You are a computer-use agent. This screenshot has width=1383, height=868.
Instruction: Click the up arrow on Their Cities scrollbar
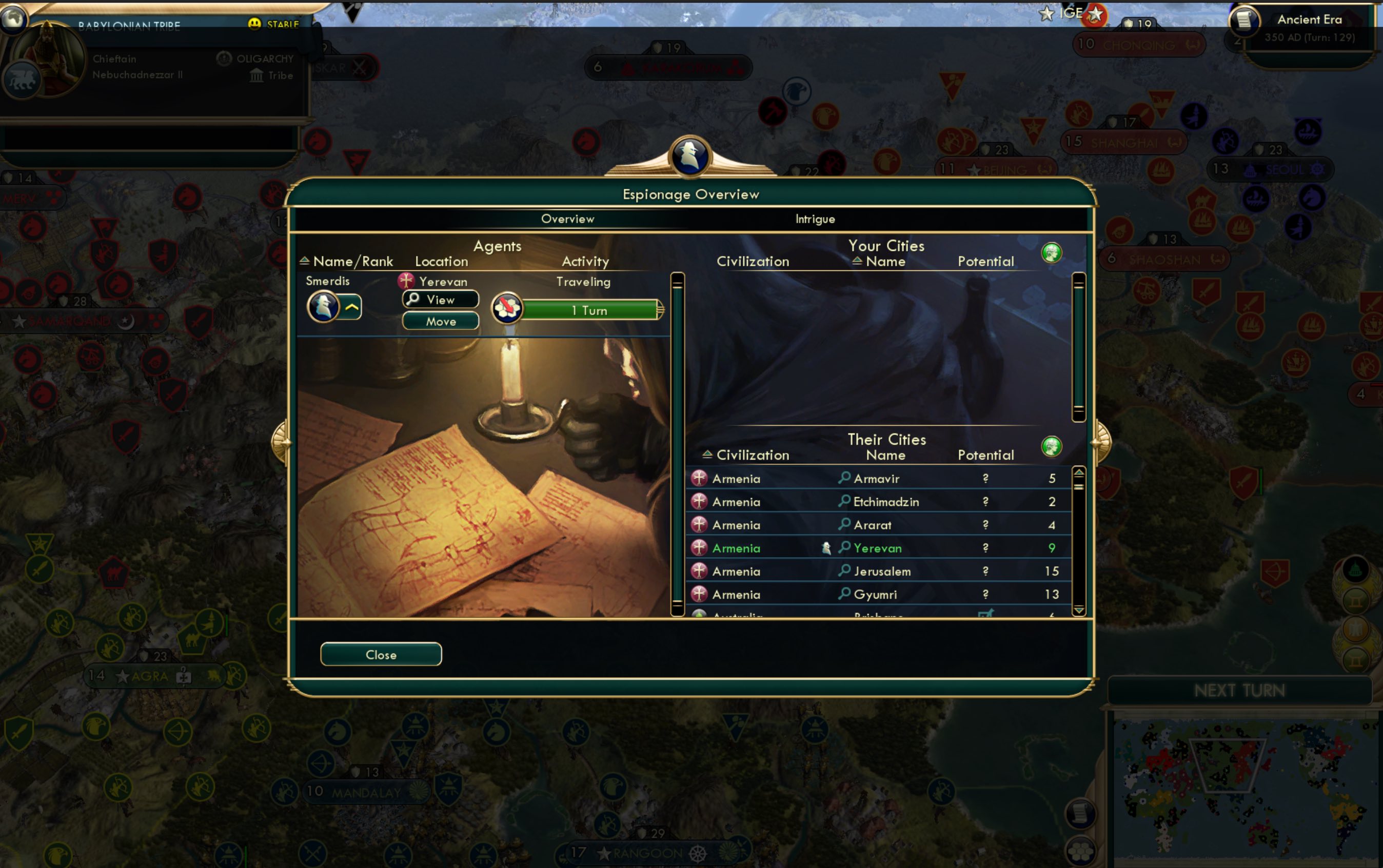click(x=1079, y=472)
